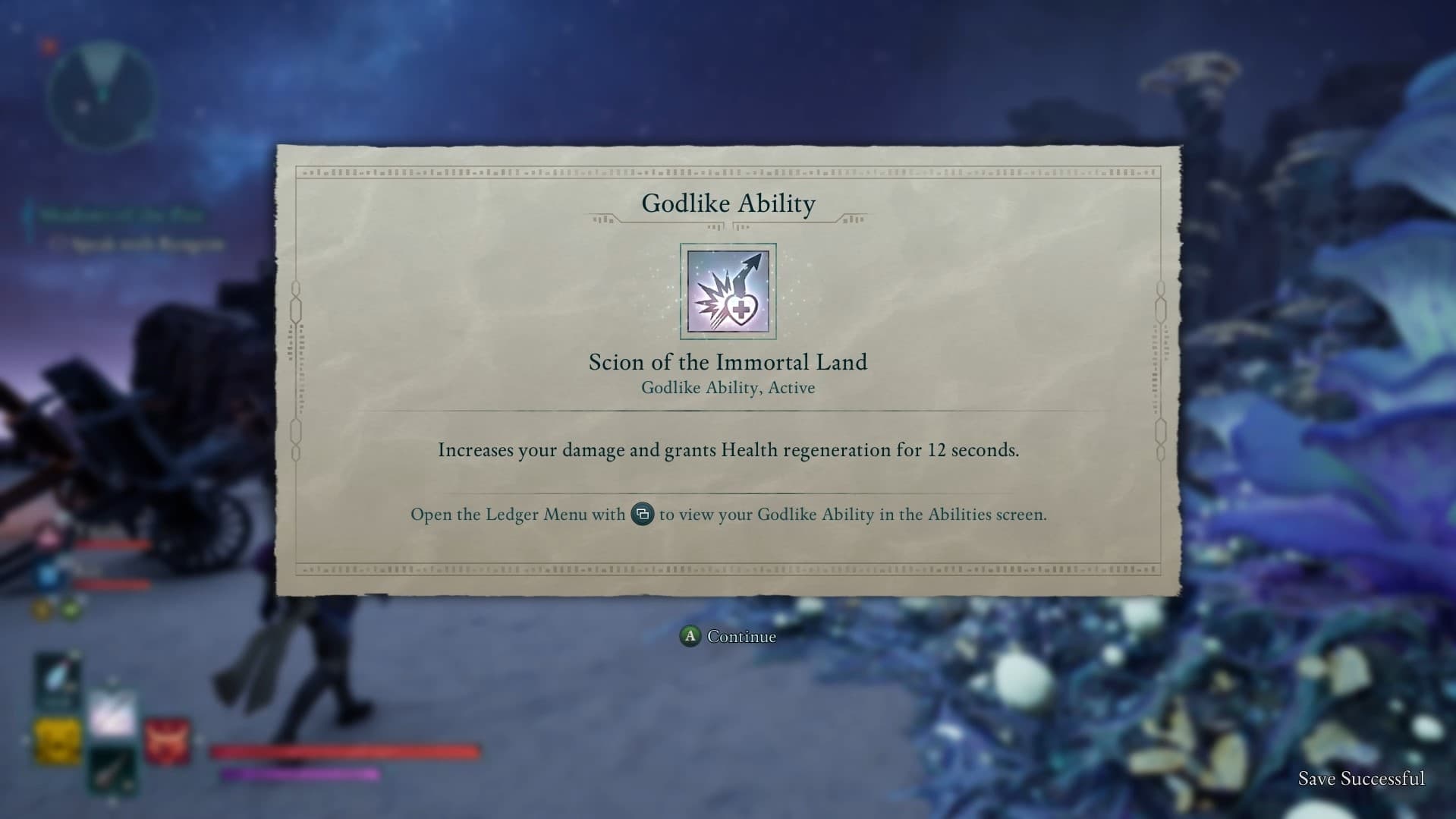
Task: Click the player's red health bar
Action: pyautogui.click(x=345, y=753)
